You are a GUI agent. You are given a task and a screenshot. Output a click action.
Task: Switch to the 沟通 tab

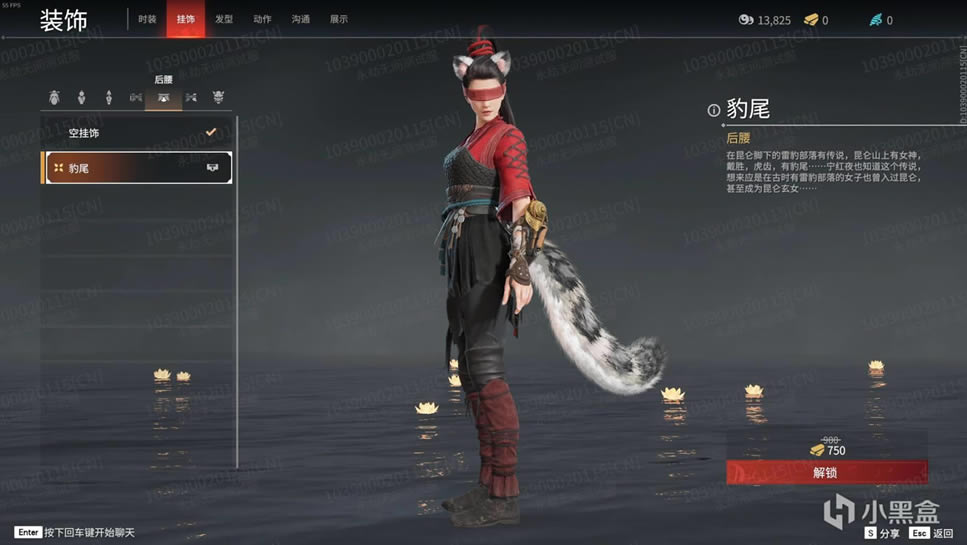300,19
